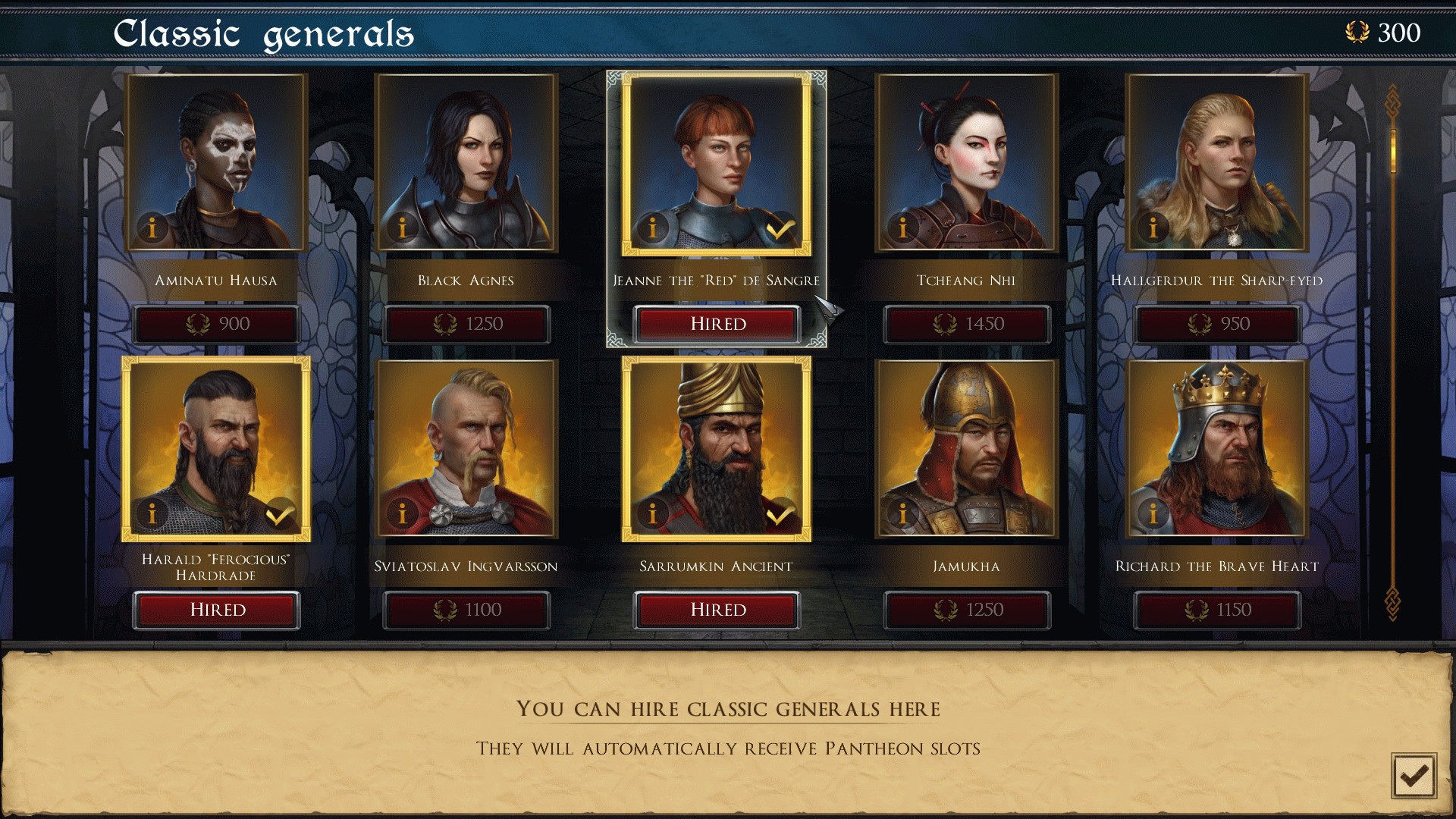Open Richard the Brave Heart's info

pyautogui.click(x=1153, y=514)
